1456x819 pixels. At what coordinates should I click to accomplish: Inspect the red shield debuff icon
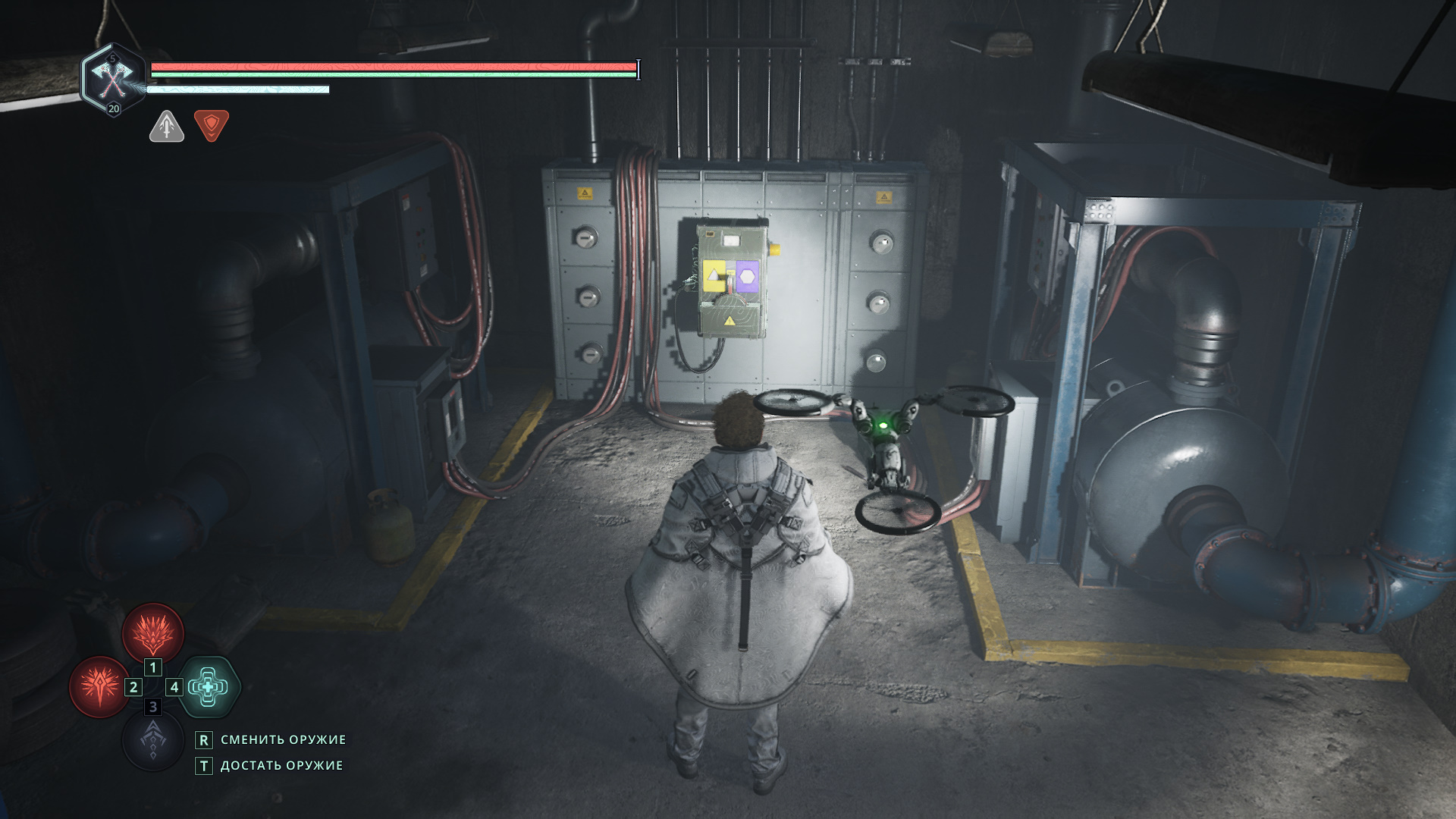(212, 125)
